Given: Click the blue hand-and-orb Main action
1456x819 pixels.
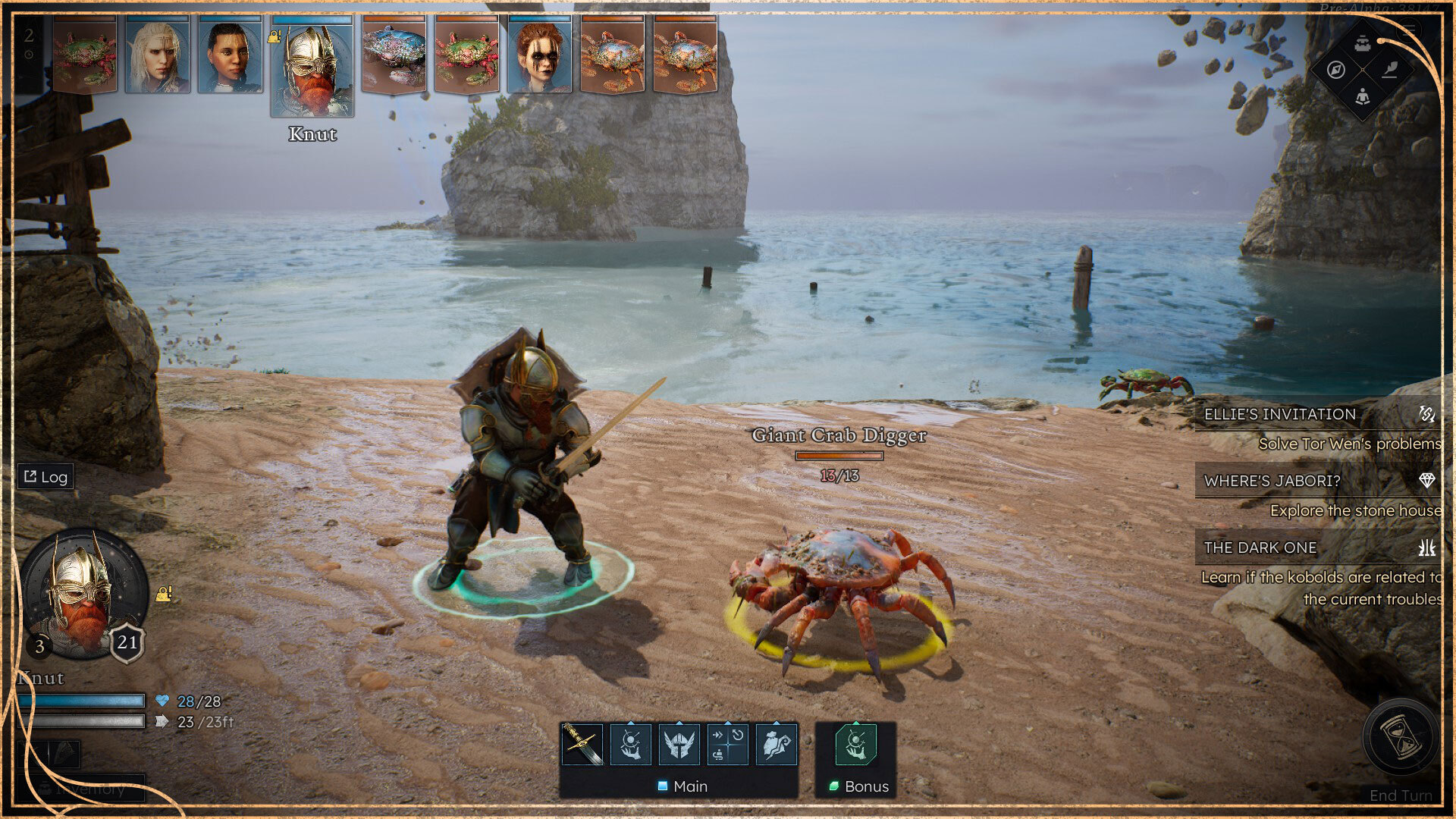Looking at the screenshot, I should click(x=630, y=744).
